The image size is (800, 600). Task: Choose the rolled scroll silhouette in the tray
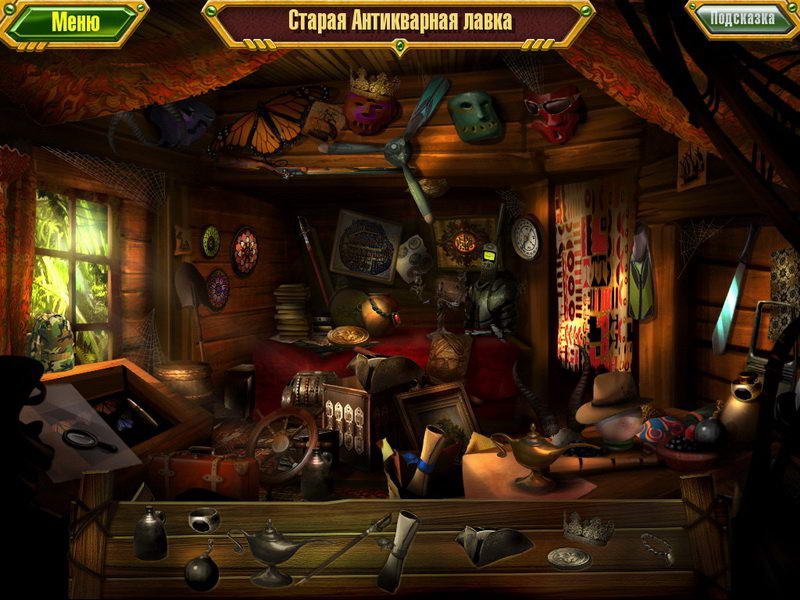pyautogui.click(x=402, y=547)
